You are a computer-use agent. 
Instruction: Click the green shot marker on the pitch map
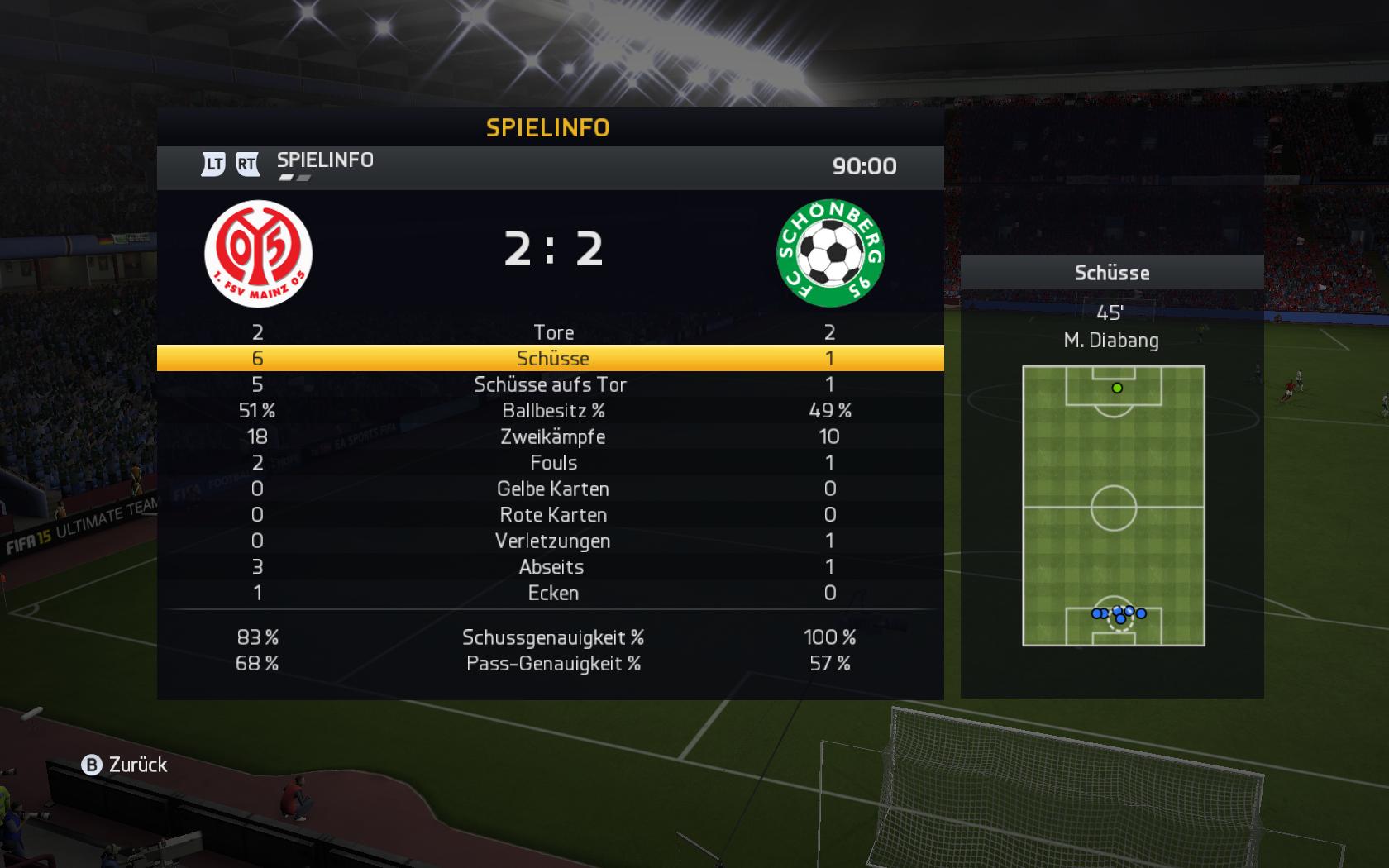pos(1117,388)
